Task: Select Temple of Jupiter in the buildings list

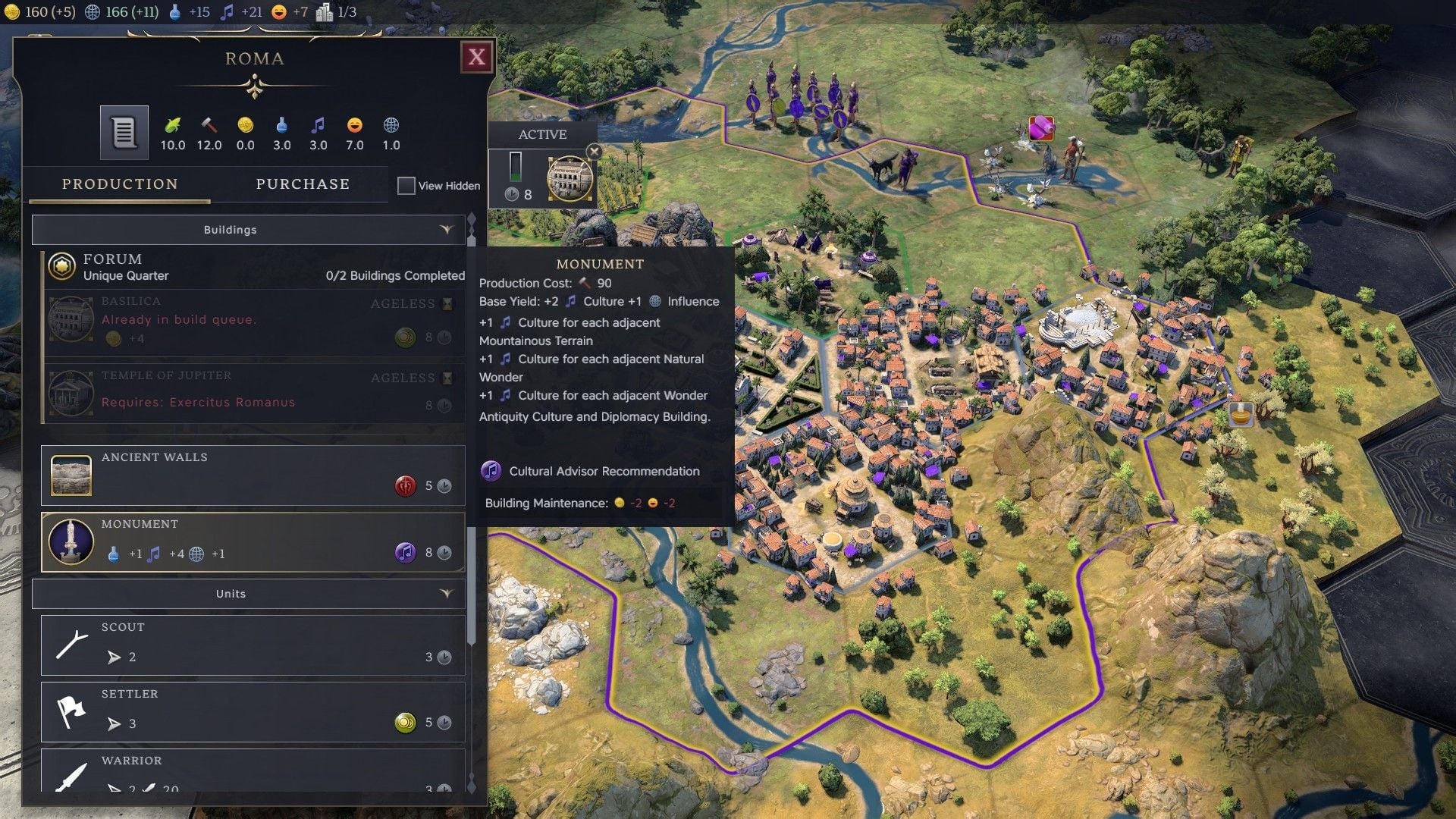Action: click(227, 393)
